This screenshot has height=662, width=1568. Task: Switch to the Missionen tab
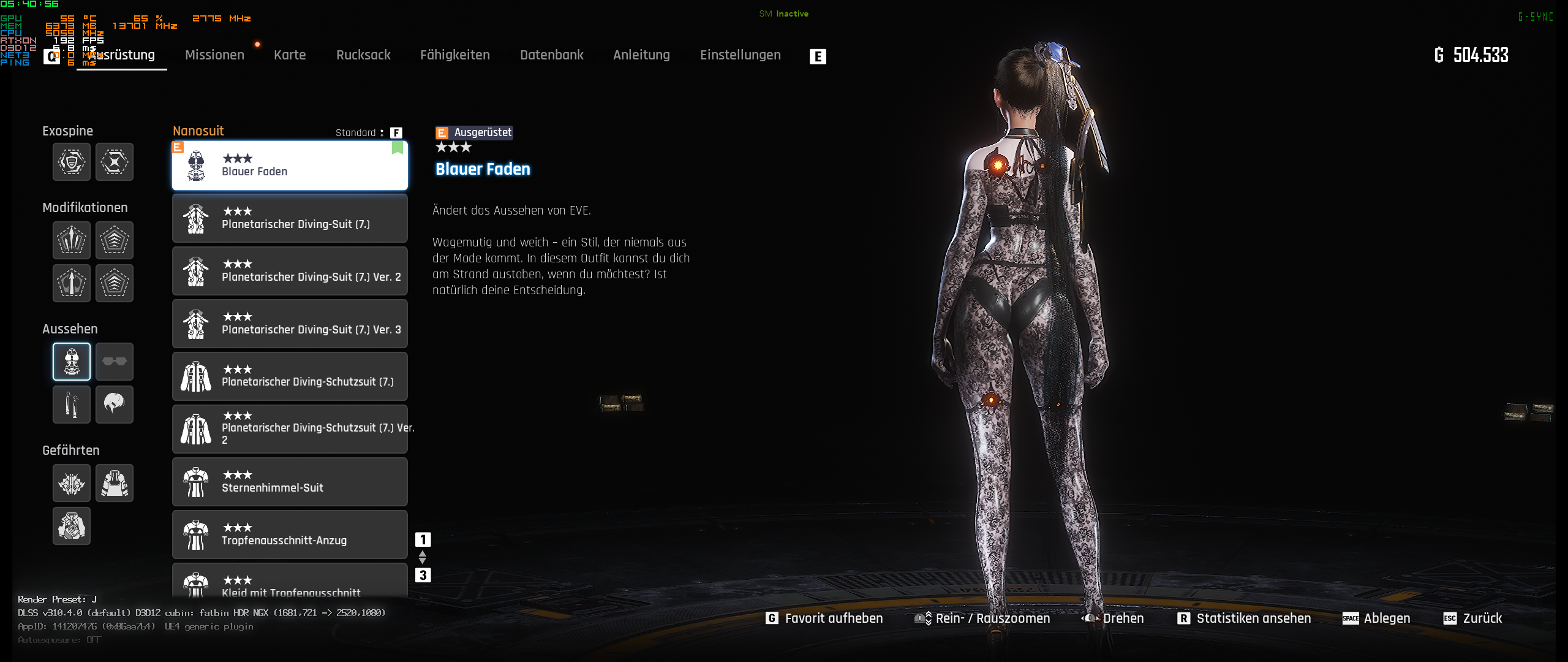tap(214, 55)
